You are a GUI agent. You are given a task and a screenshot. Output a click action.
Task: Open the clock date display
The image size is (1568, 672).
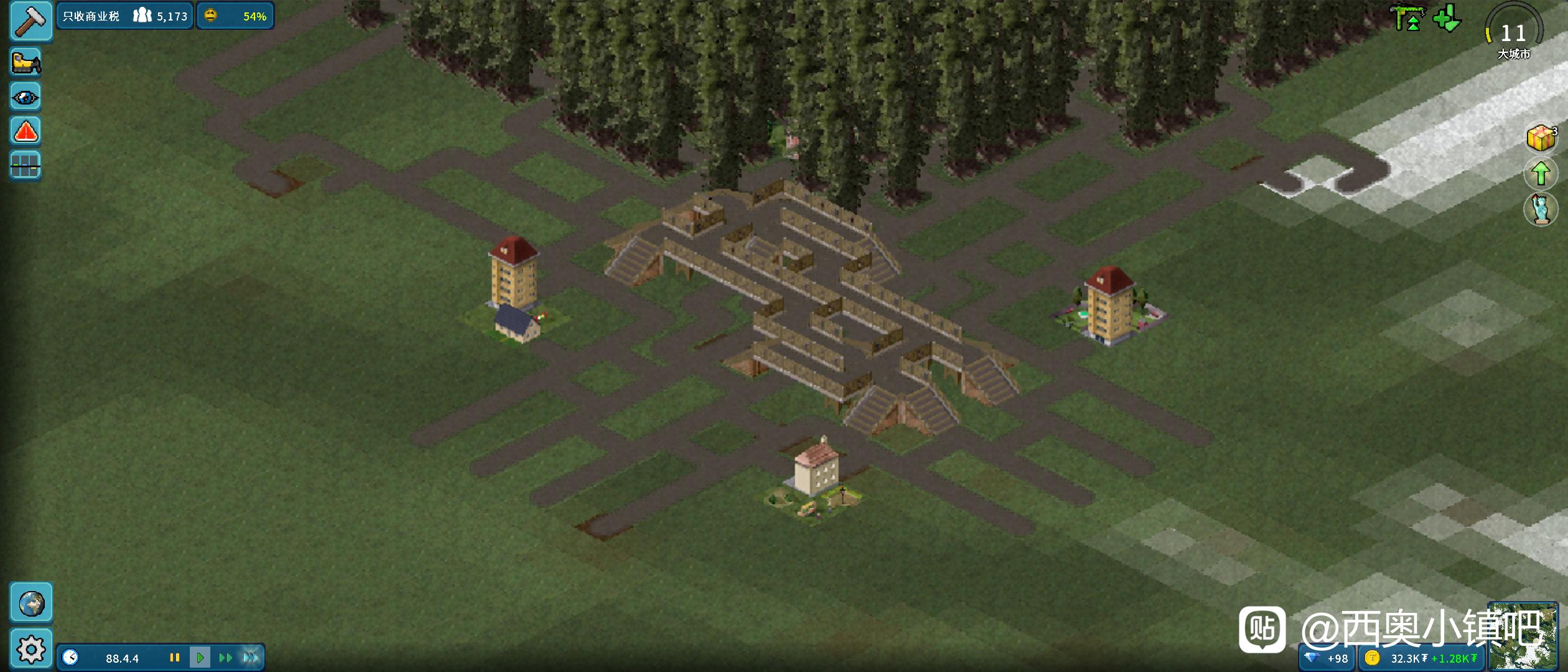(x=71, y=658)
